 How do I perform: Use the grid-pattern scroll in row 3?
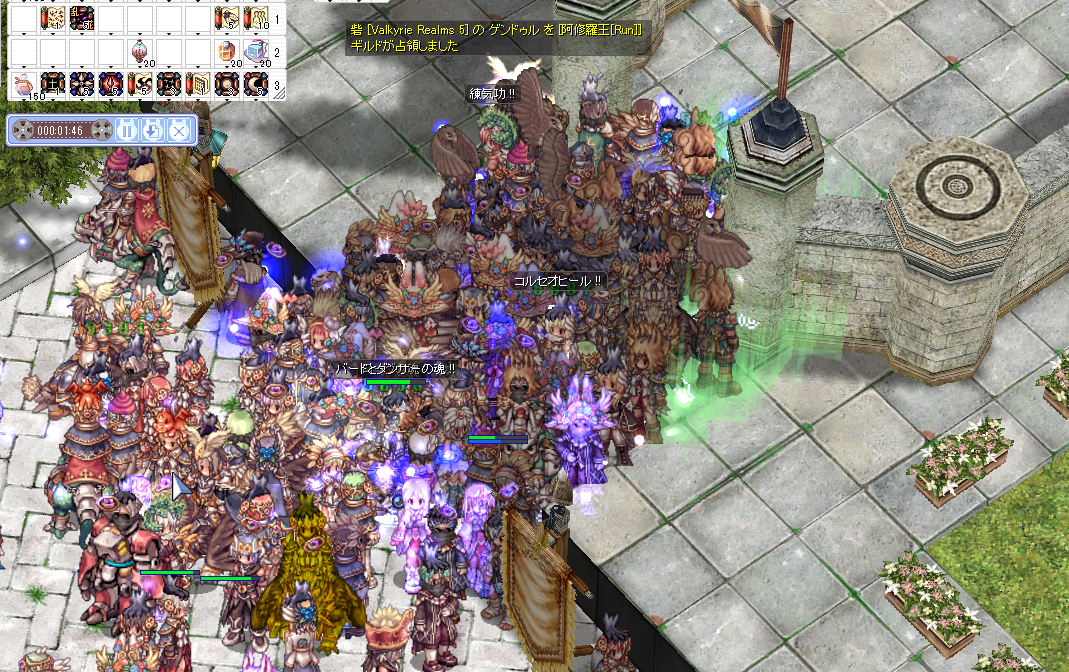198,85
